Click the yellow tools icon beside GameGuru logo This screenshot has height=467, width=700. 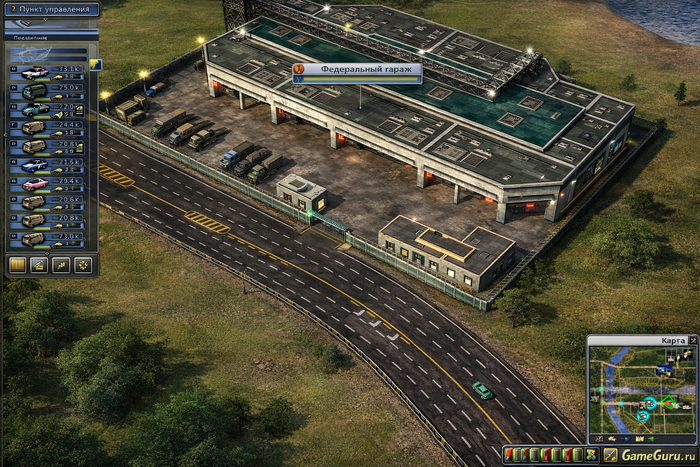tap(610, 456)
